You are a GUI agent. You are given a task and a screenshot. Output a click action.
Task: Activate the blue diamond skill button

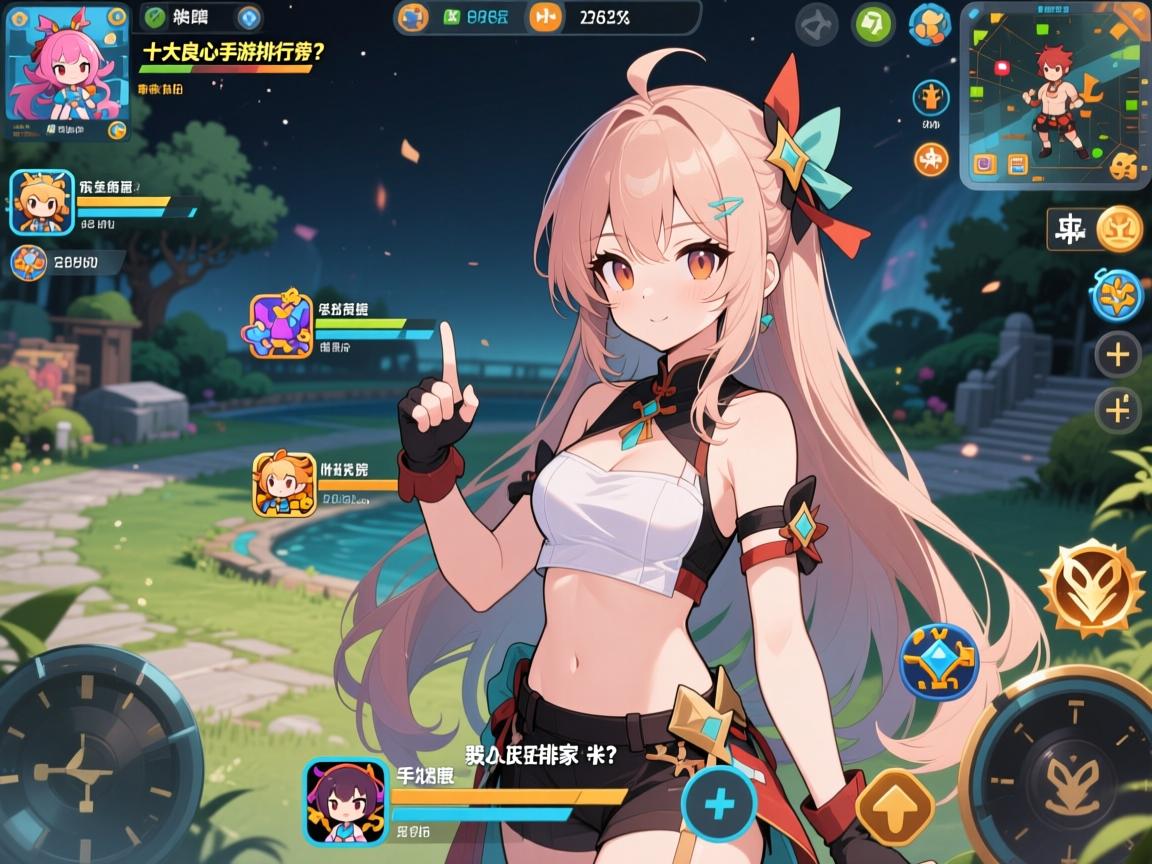click(x=939, y=661)
